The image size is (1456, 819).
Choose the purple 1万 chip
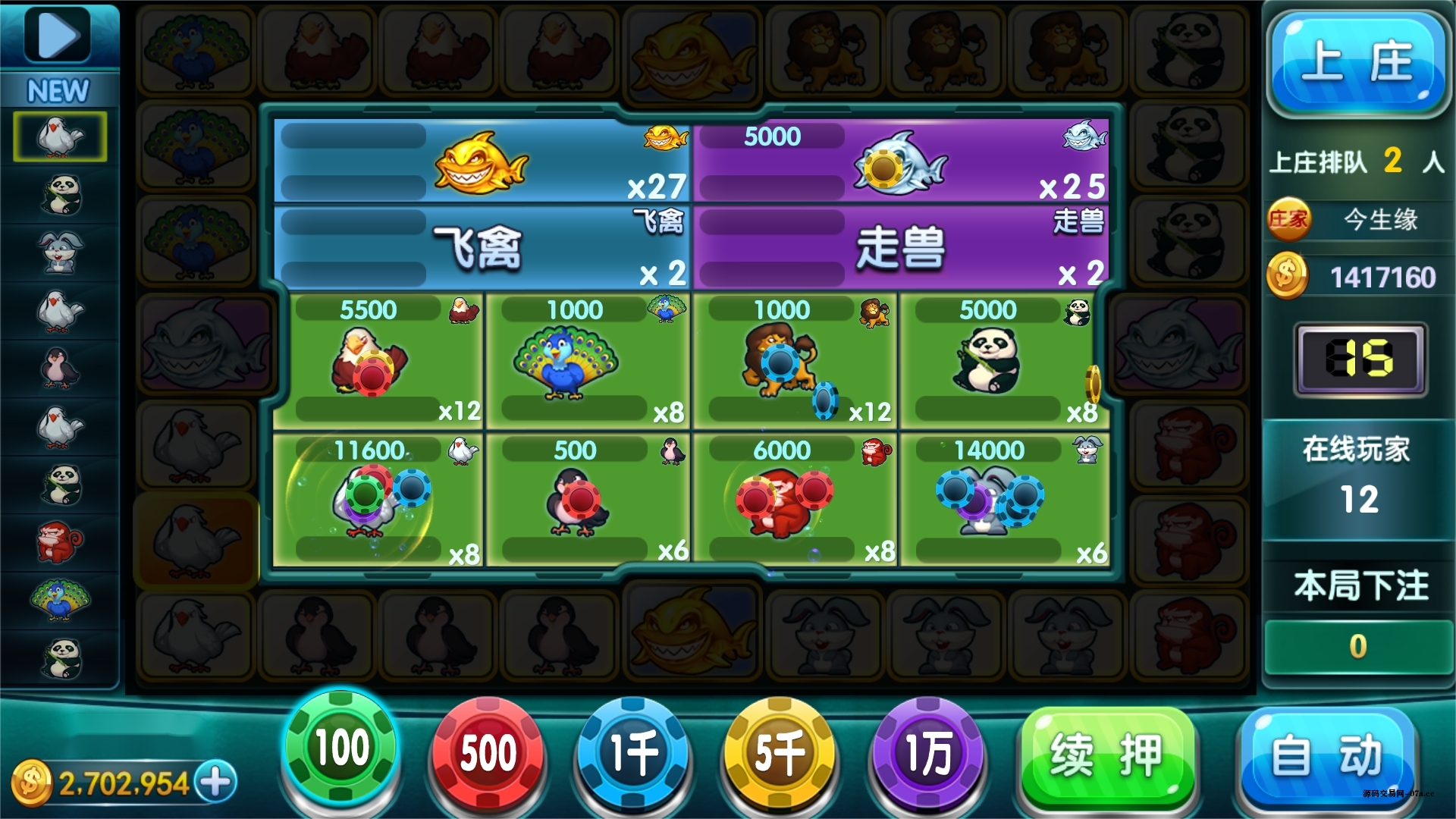(x=927, y=753)
